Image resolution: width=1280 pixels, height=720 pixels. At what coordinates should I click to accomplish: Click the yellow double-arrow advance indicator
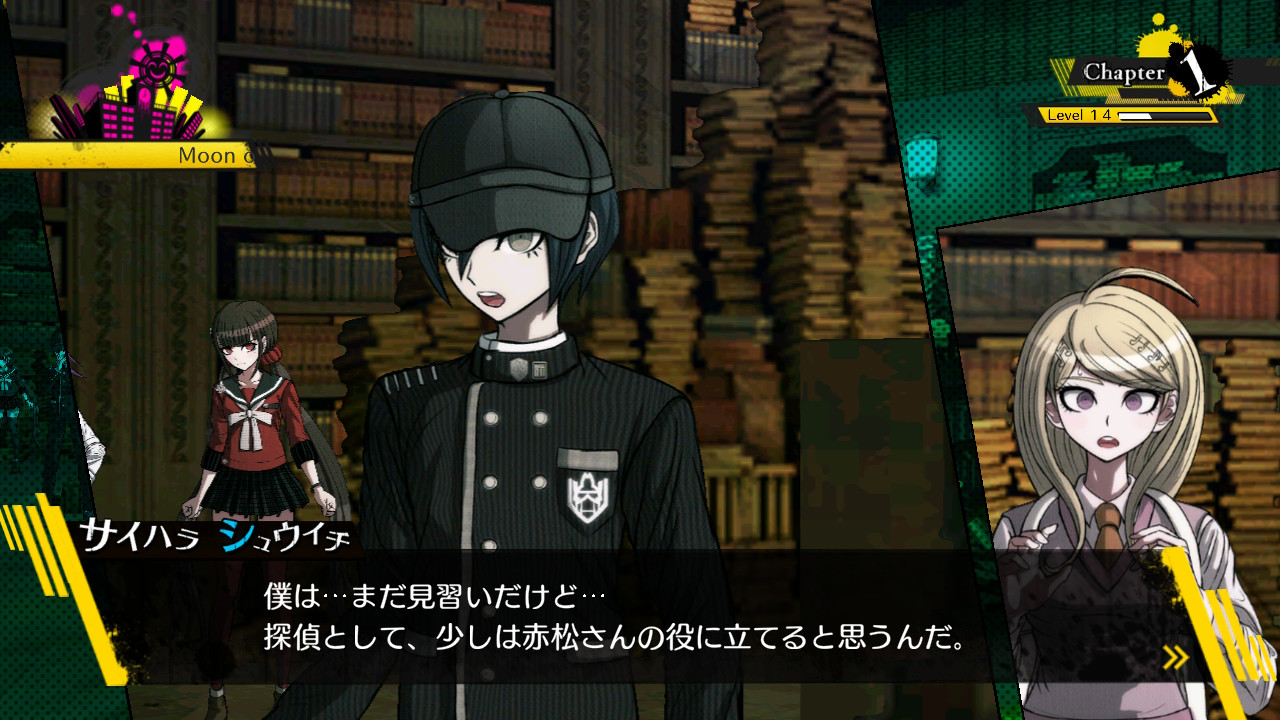click(x=1175, y=657)
